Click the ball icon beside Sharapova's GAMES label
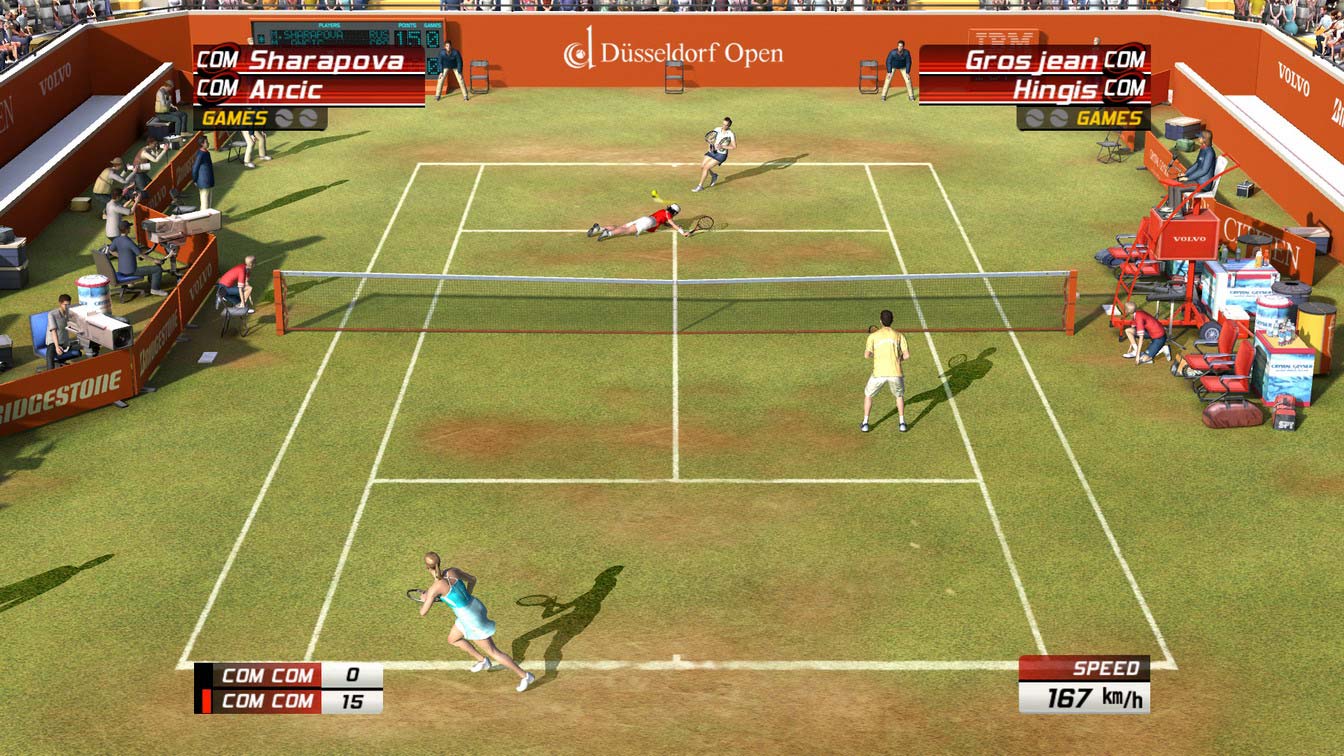The height and width of the screenshot is (756, 1344). click(285, 117)
